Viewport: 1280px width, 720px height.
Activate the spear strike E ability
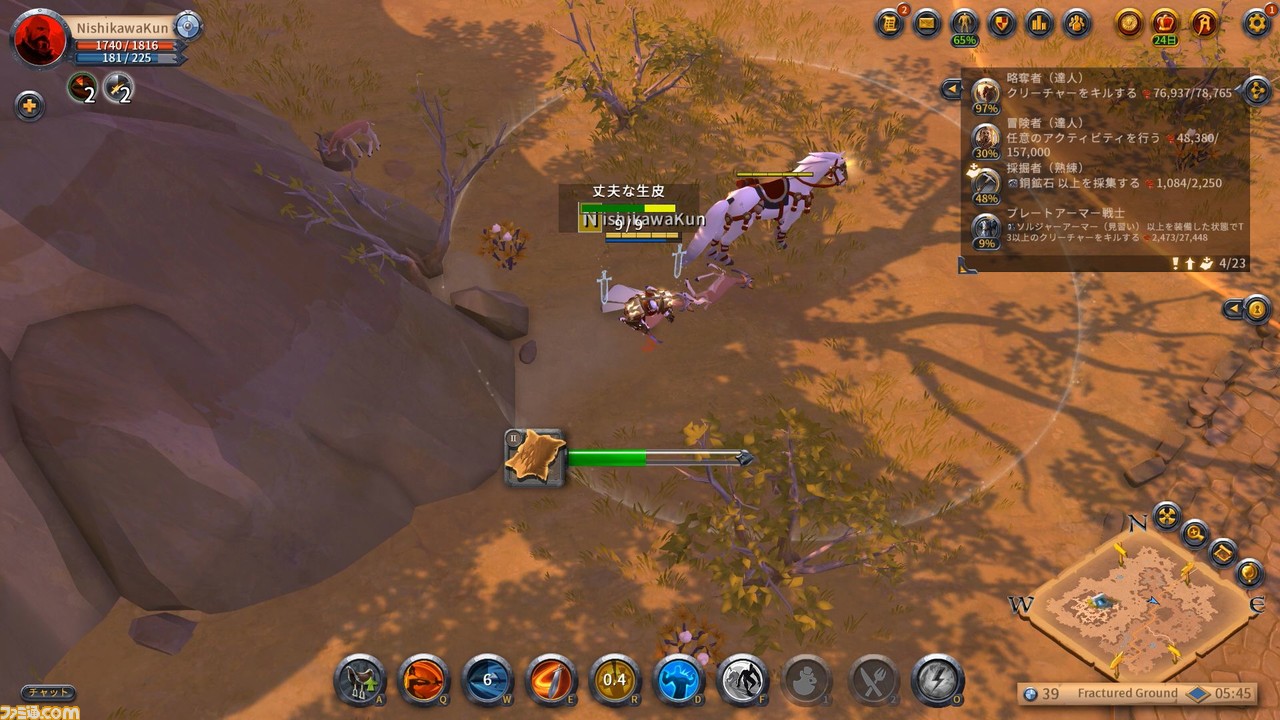pos(552,681)
